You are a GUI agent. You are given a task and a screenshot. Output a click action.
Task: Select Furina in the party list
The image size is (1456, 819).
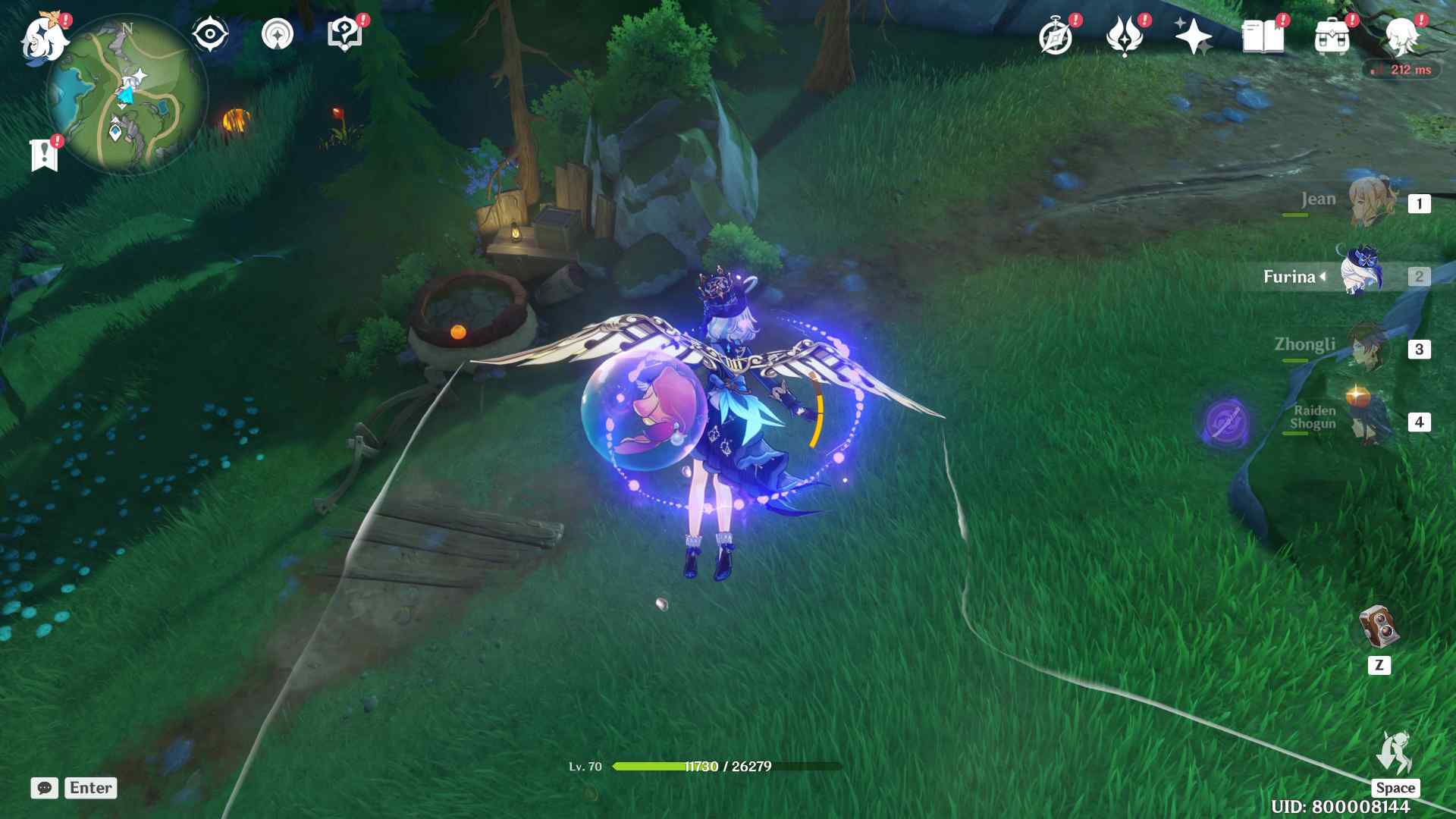1362,275
